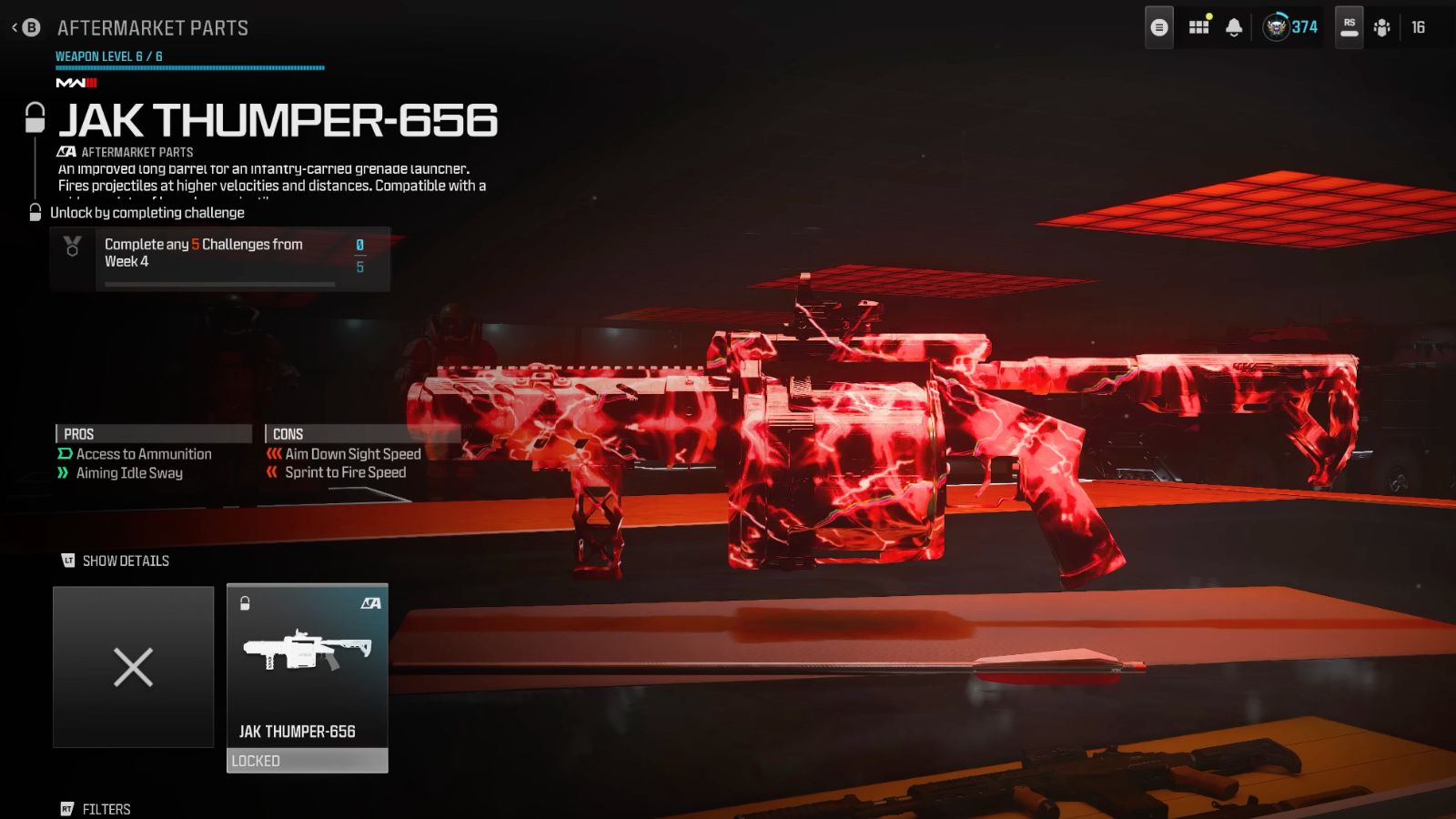Click the Weapon Level 6/6 progress bar
This screenshot has height=819, width=1456.
pyautogui.click(x=188, y=67)
